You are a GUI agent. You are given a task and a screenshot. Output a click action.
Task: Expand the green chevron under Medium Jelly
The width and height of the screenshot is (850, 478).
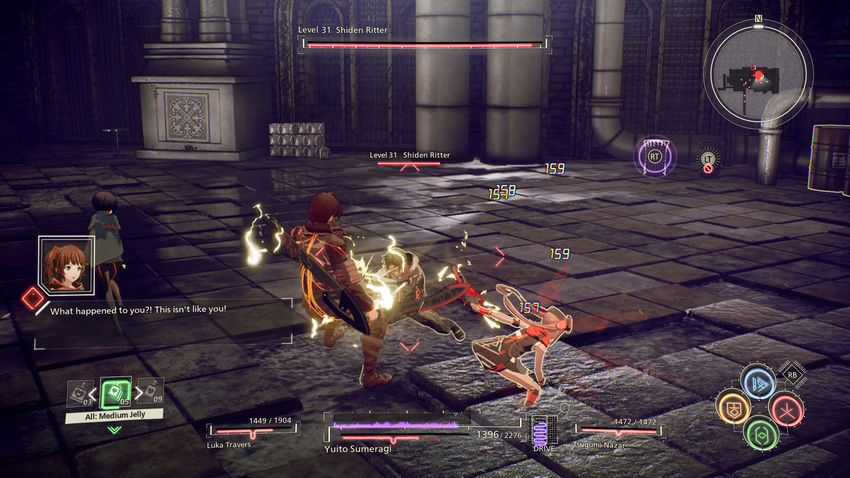click(x=114, y=430)
